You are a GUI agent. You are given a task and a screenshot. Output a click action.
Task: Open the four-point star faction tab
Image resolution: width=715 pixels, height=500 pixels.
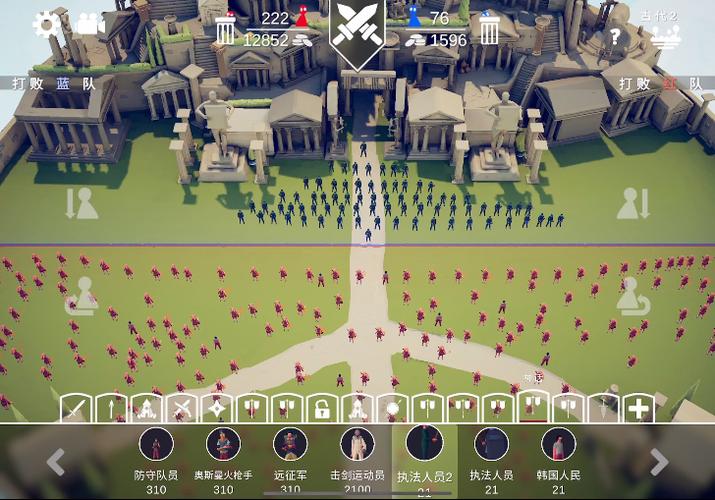pyautogui.click(x=216, y=408)
